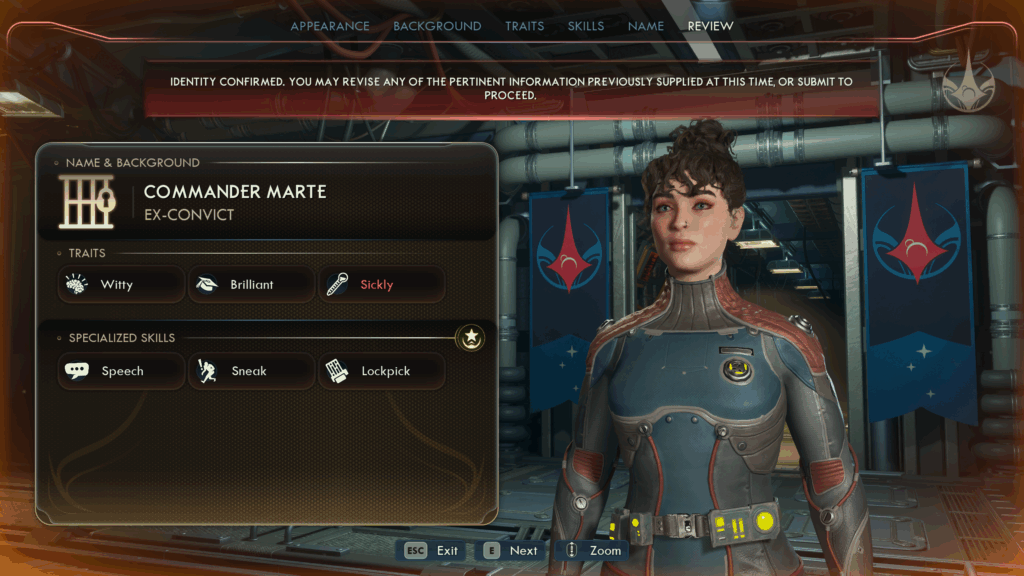Select the Skills tab
Viewport: 1024px width, 576px height.
[x=585, y=26]
